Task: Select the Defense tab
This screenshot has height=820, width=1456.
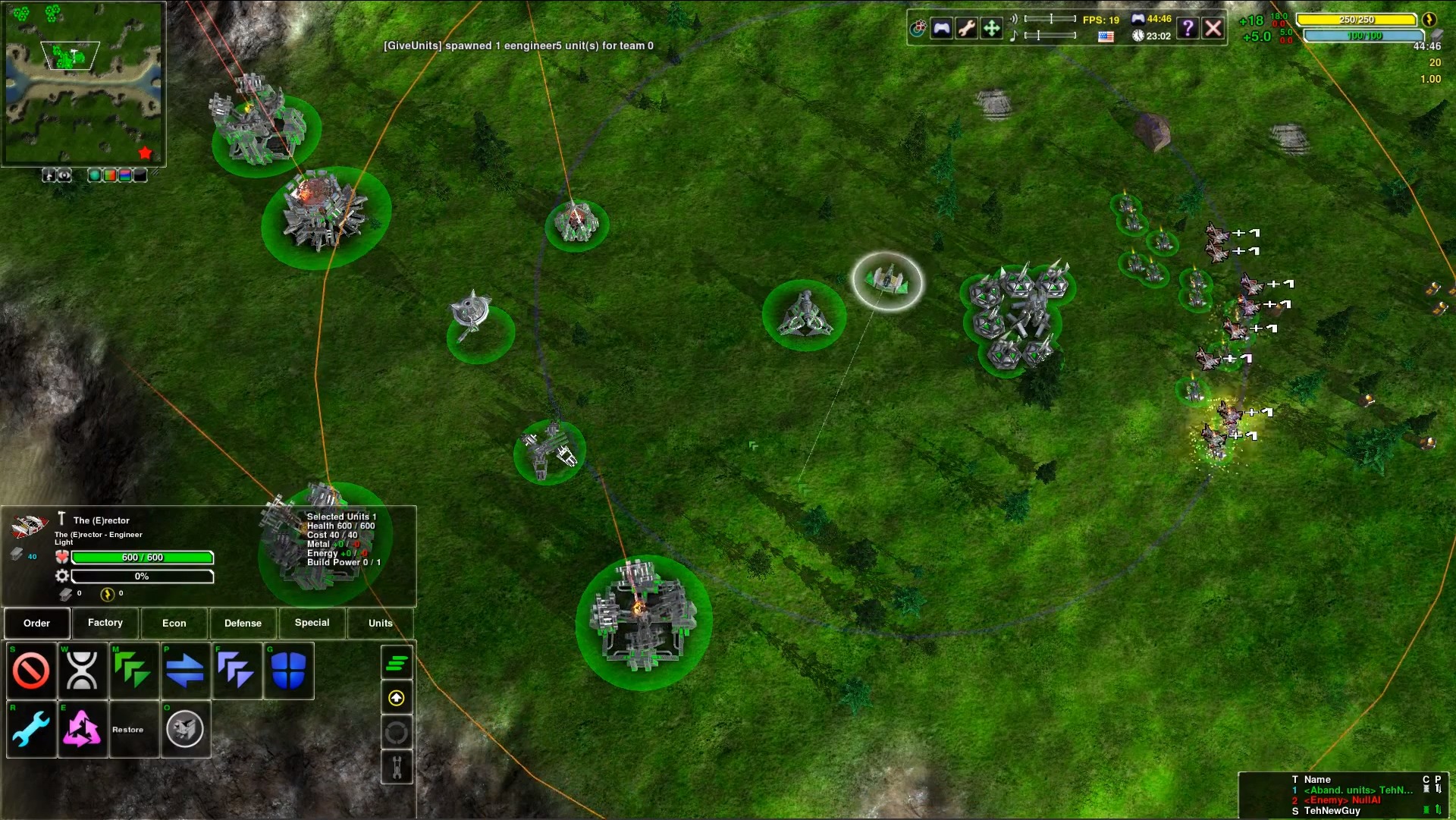Action: click(x=243, y=623)
